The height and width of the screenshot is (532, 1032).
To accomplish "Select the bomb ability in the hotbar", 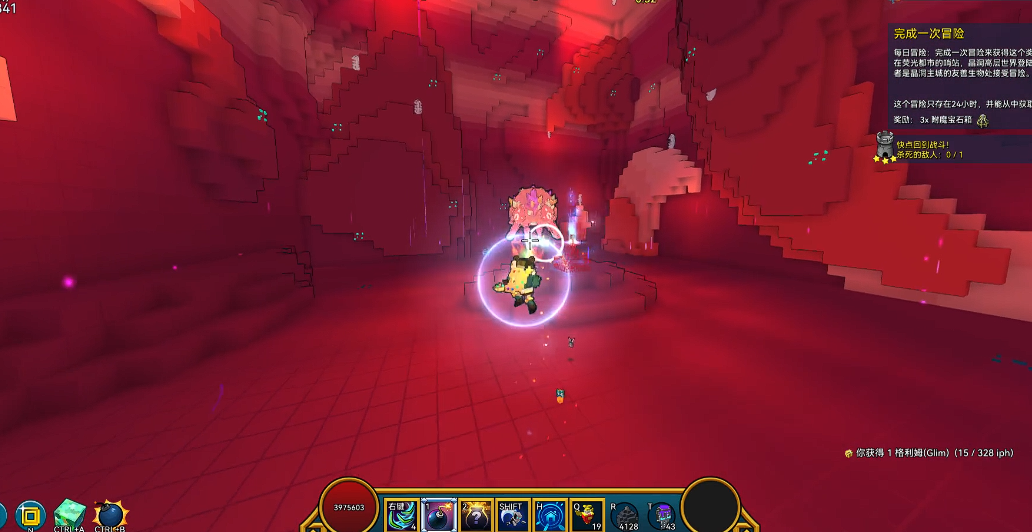I will (440, 515).
